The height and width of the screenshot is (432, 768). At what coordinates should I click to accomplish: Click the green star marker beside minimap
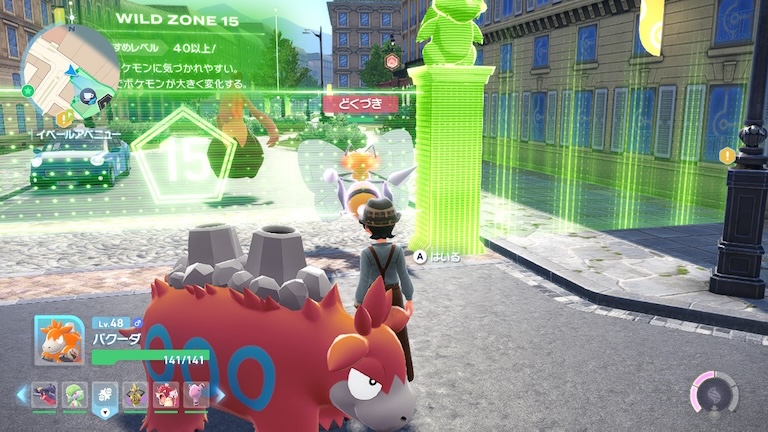27,91
